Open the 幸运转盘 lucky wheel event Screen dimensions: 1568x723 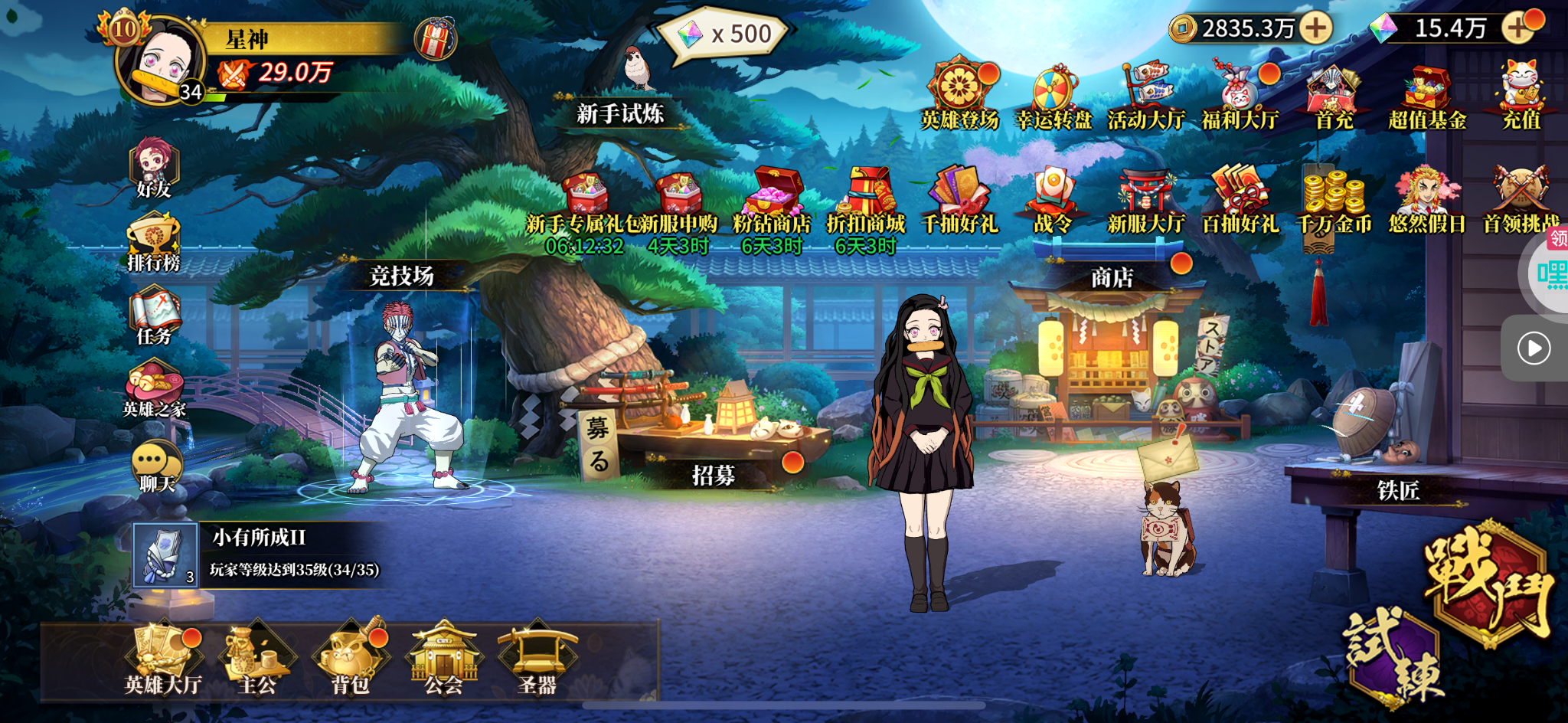(1053, 97)
